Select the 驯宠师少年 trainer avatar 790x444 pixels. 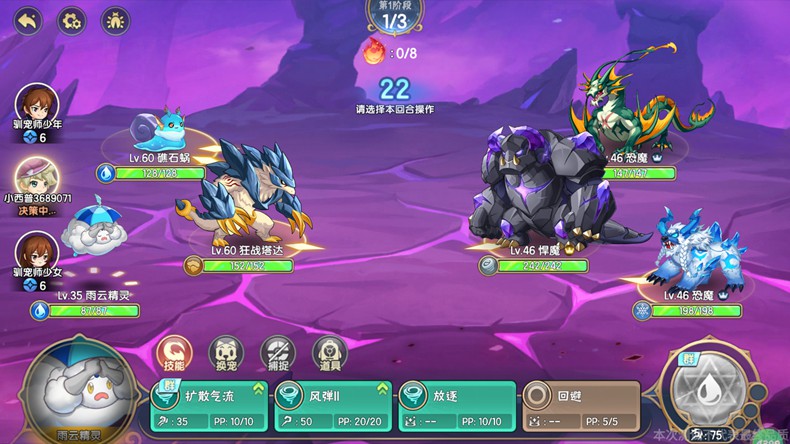(x=36, y=105)
